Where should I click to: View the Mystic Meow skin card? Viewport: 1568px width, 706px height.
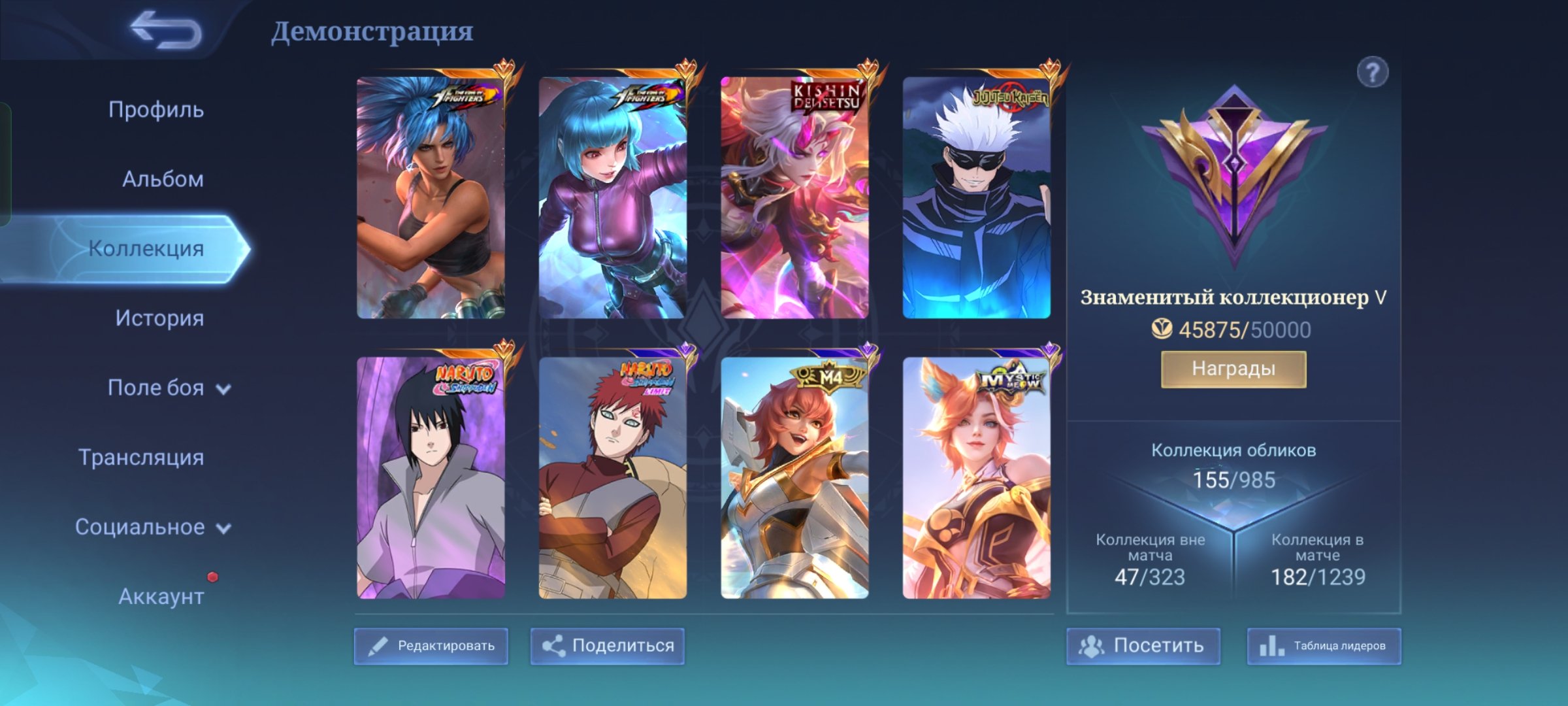(976, 477)
